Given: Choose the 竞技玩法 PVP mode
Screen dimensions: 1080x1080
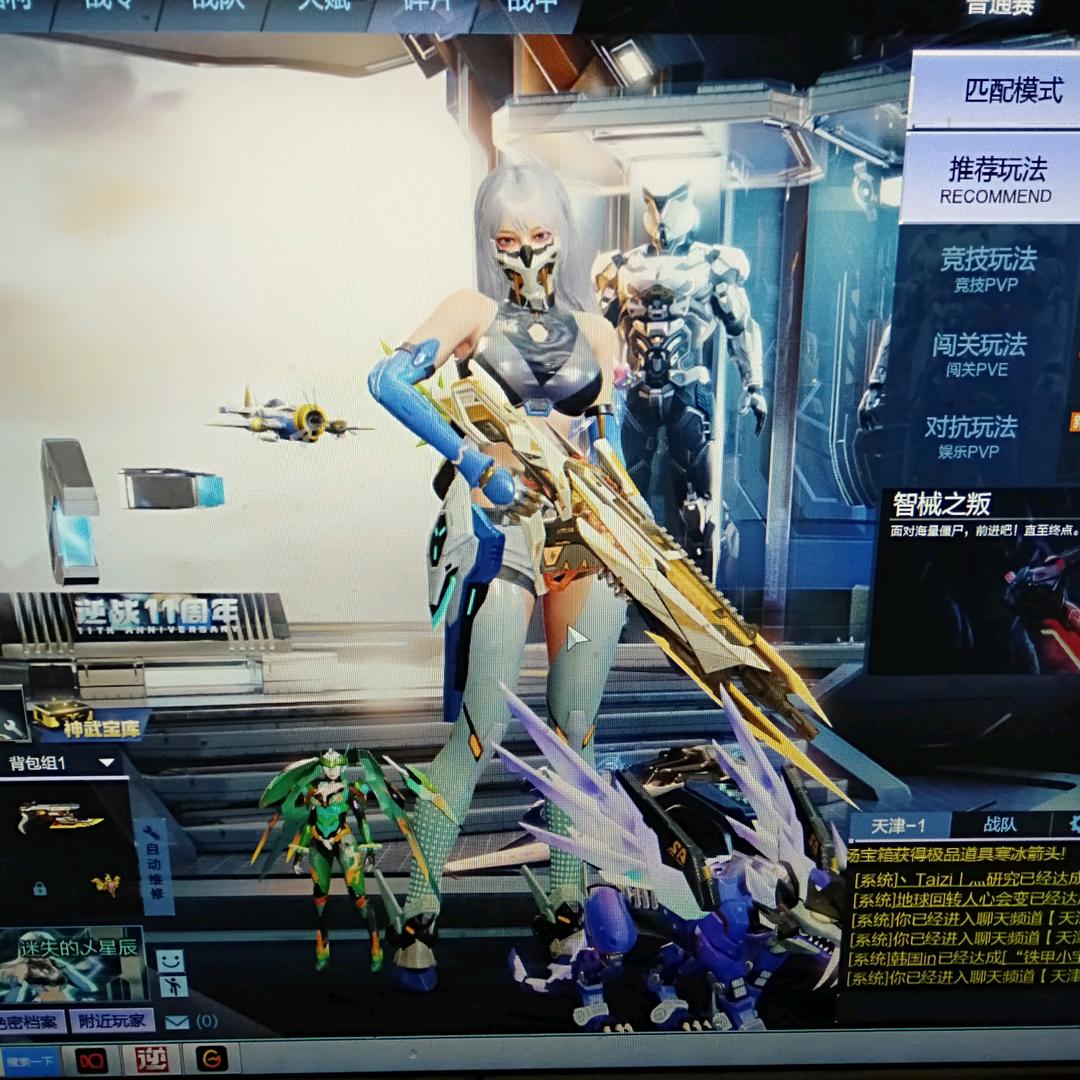Looking at the screenshot, I should coord(988,268).
